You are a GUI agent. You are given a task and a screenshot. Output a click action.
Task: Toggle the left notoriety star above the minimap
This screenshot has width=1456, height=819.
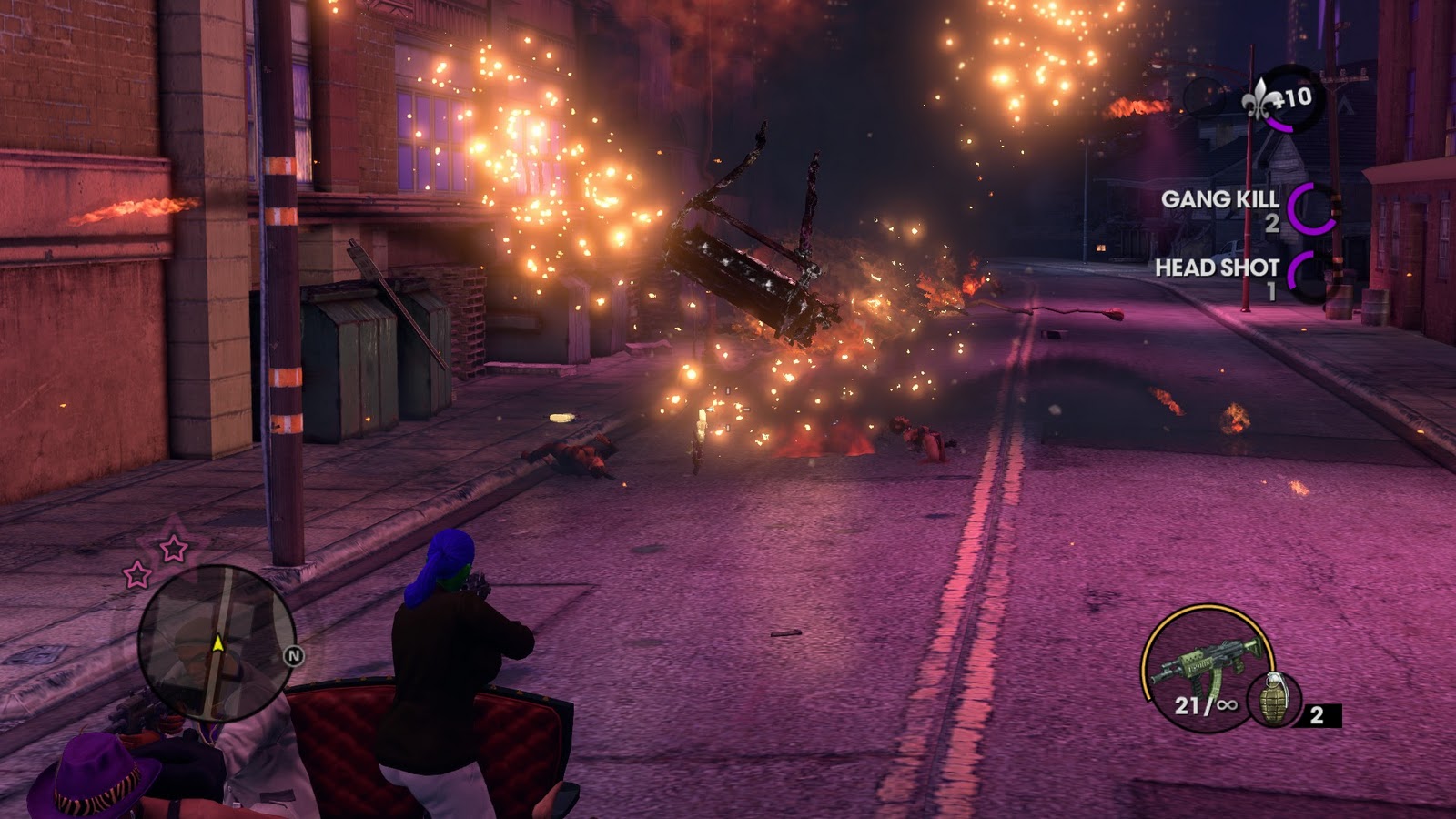(136, 574)
